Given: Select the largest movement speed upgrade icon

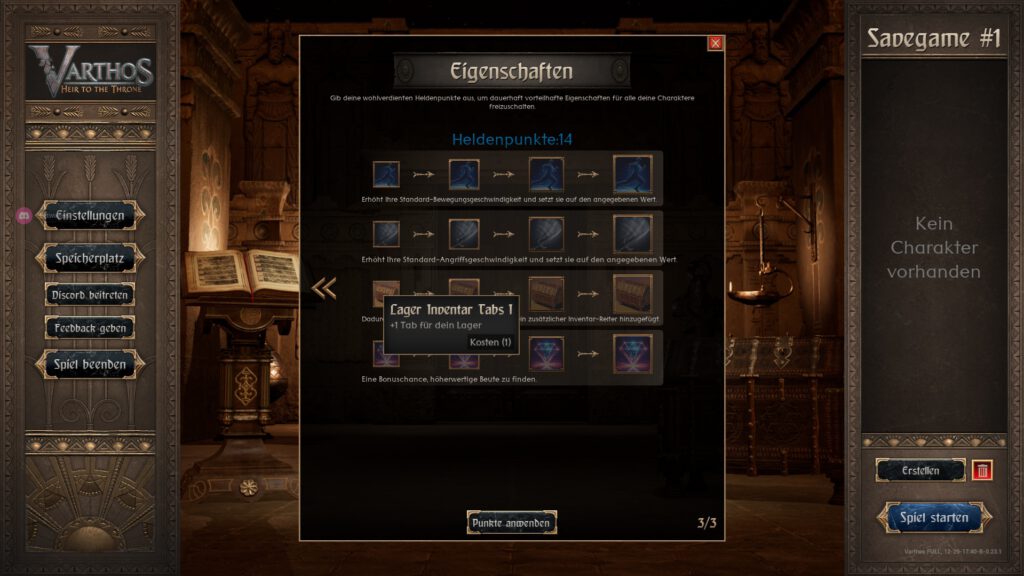Looking at the screenshot, I should coord(632,175).
